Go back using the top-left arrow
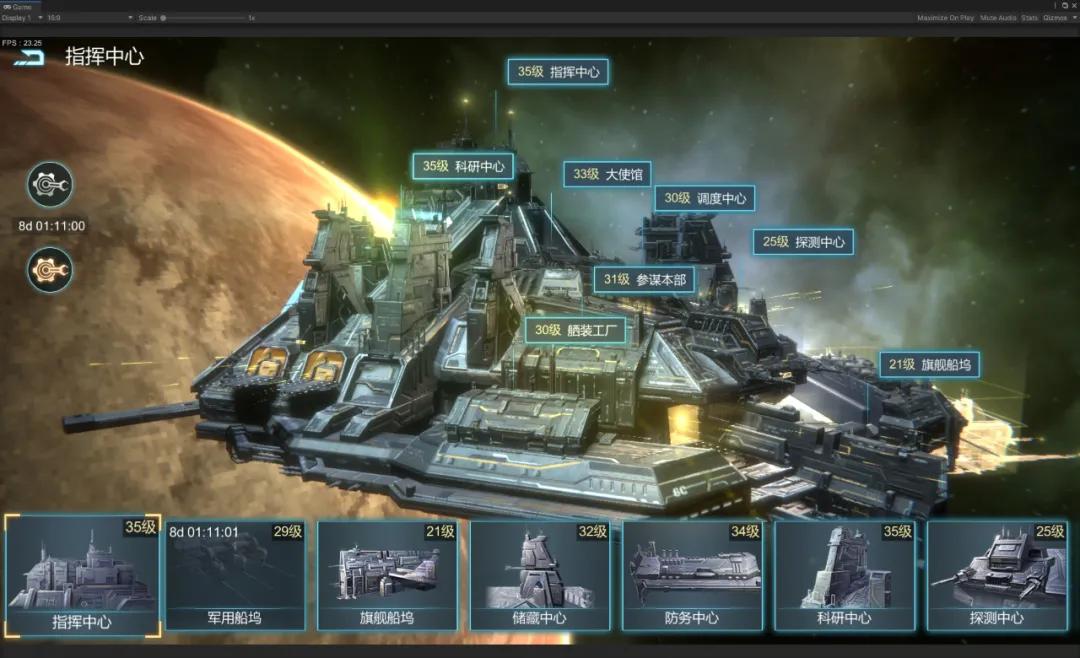Screen dimensions: 1080x658 [x=30, y=57]
